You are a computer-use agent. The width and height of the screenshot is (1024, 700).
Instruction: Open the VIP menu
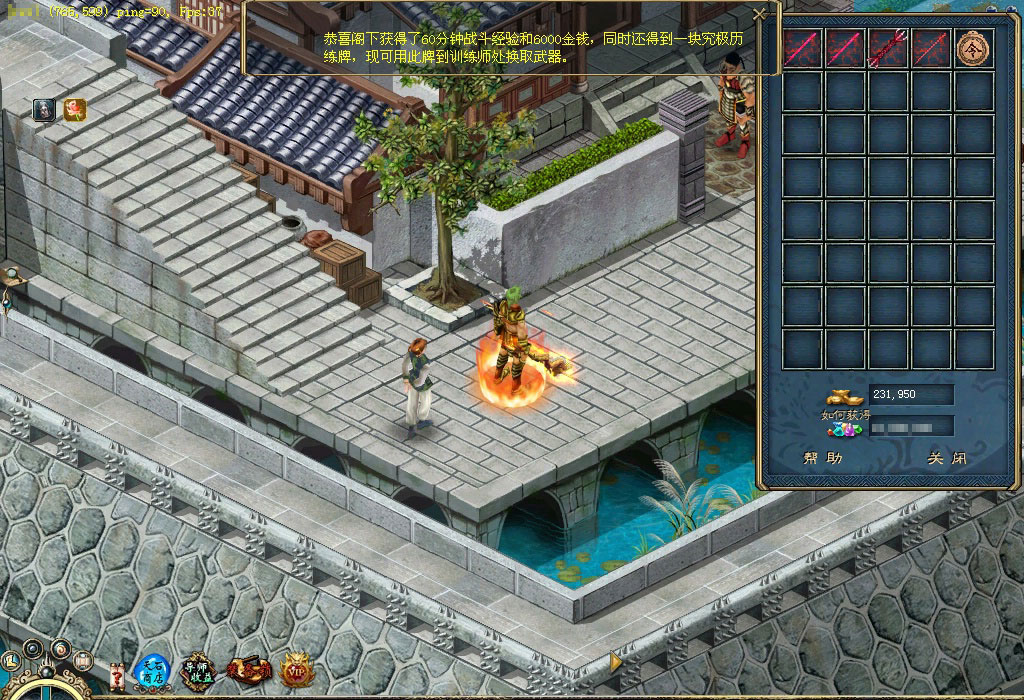tap(297, 672)
